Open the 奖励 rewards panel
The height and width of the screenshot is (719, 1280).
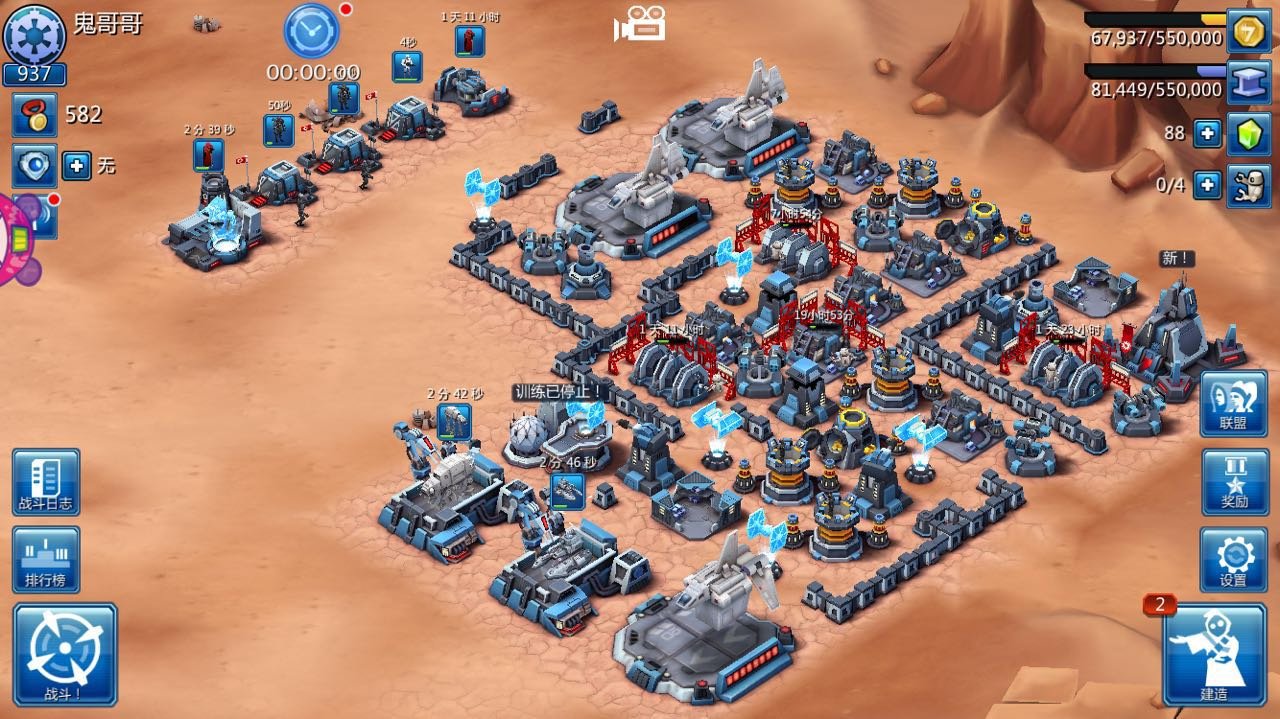click(x=1233, y=481)
